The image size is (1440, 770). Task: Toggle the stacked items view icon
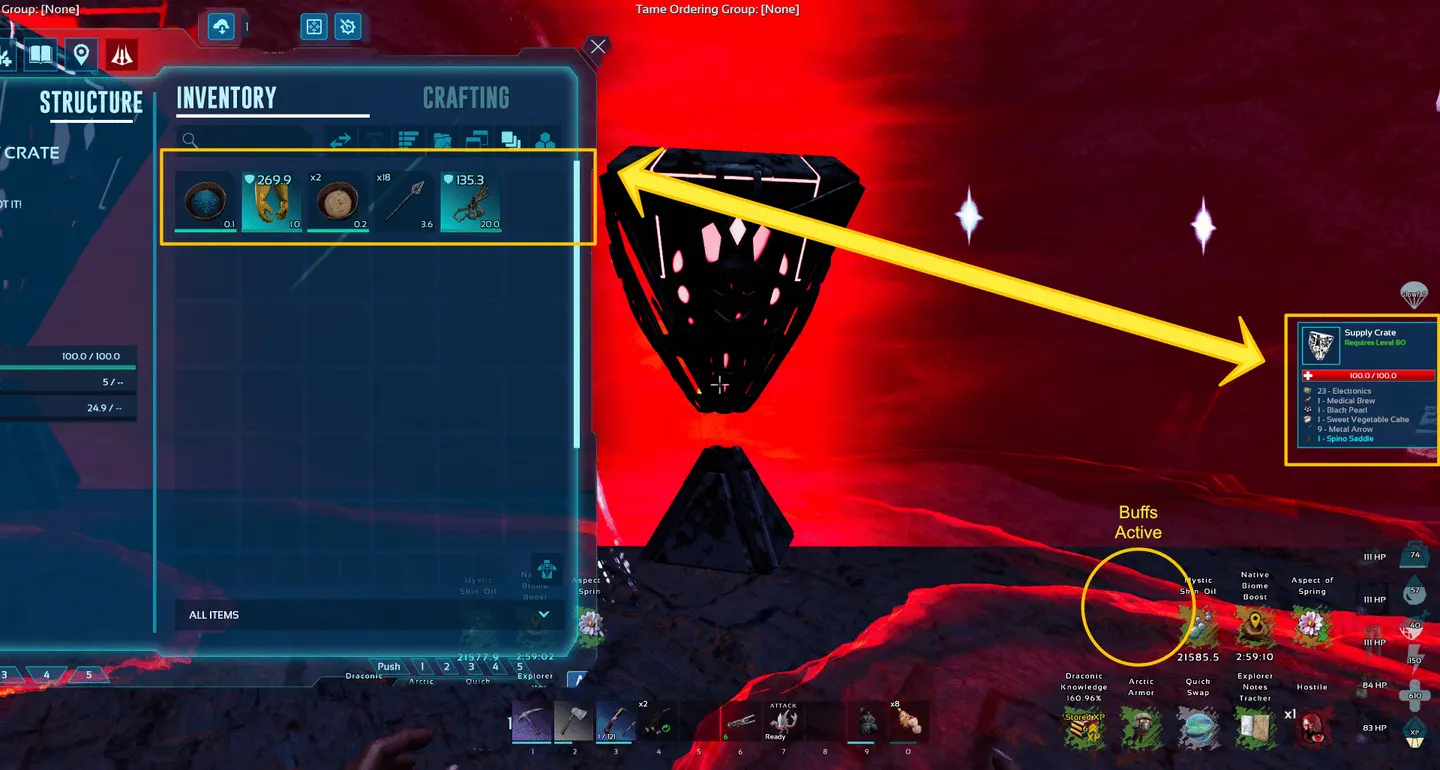(511, 140)
